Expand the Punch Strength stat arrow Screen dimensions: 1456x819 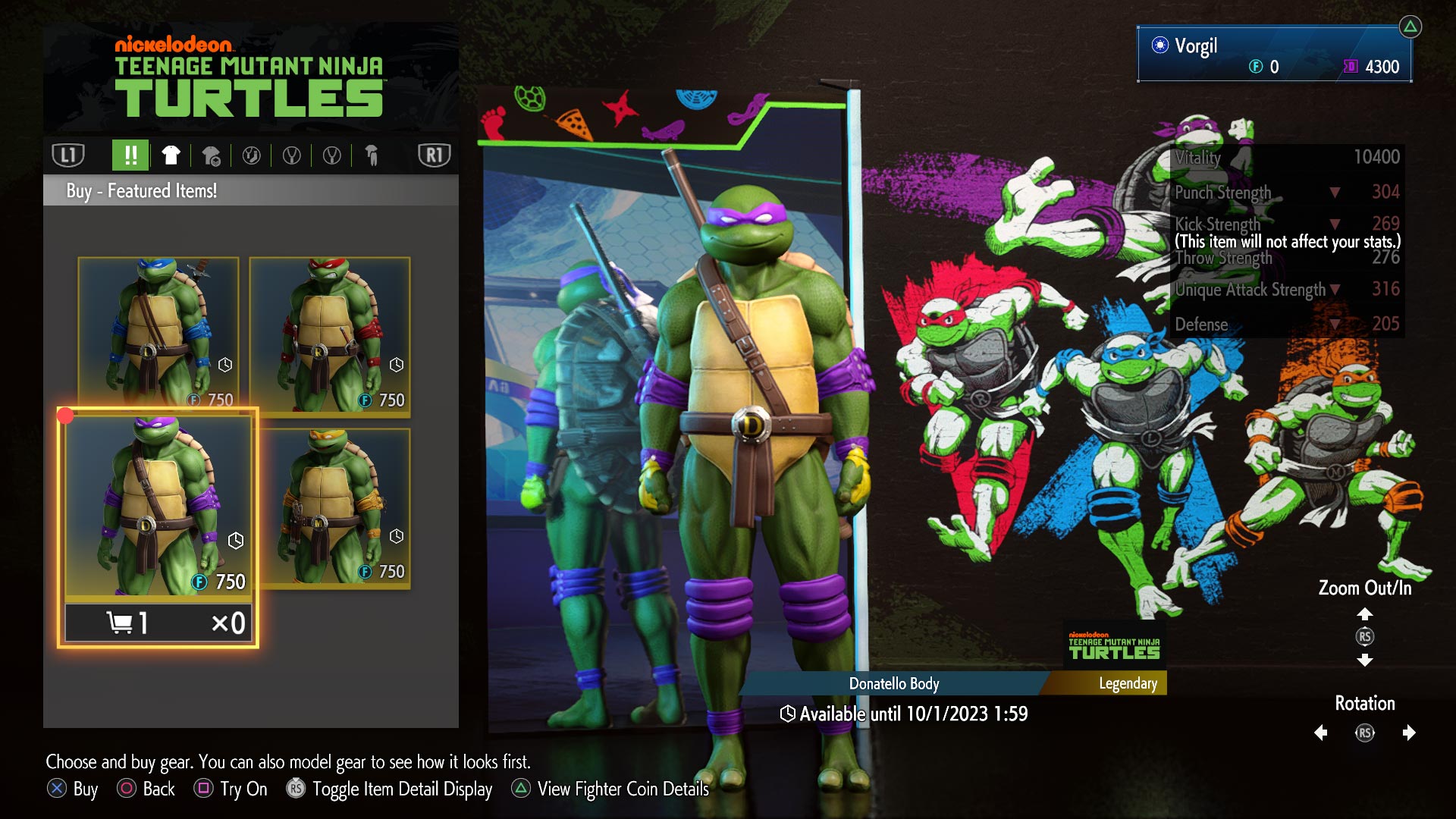point(1335,192)
